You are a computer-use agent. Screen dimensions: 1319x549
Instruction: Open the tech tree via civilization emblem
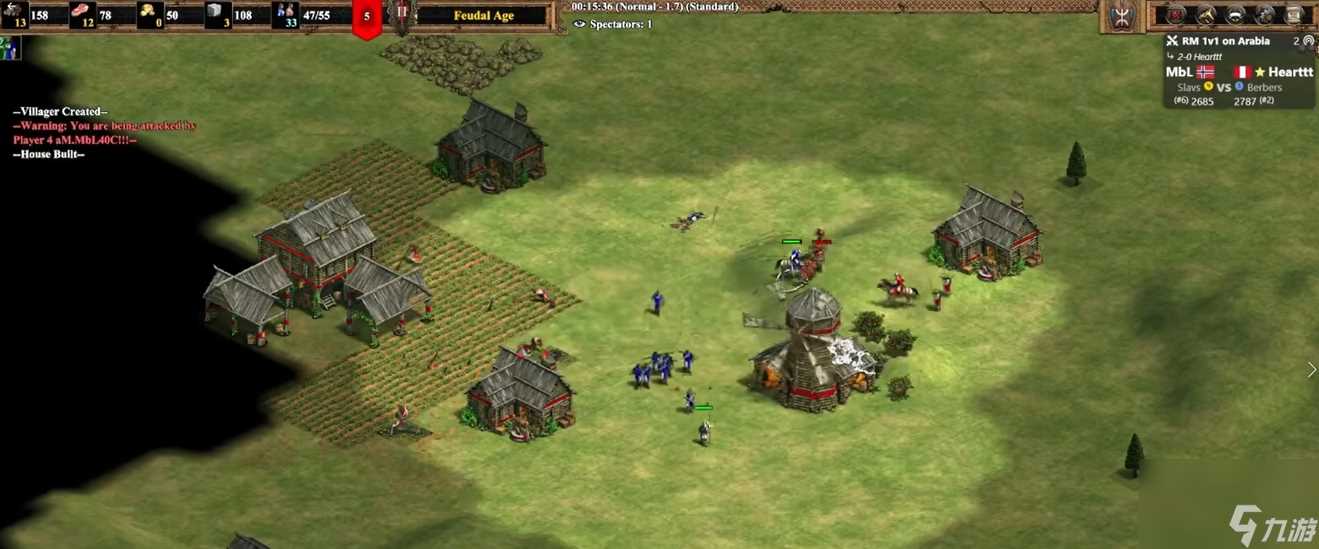coord(1119,15)
